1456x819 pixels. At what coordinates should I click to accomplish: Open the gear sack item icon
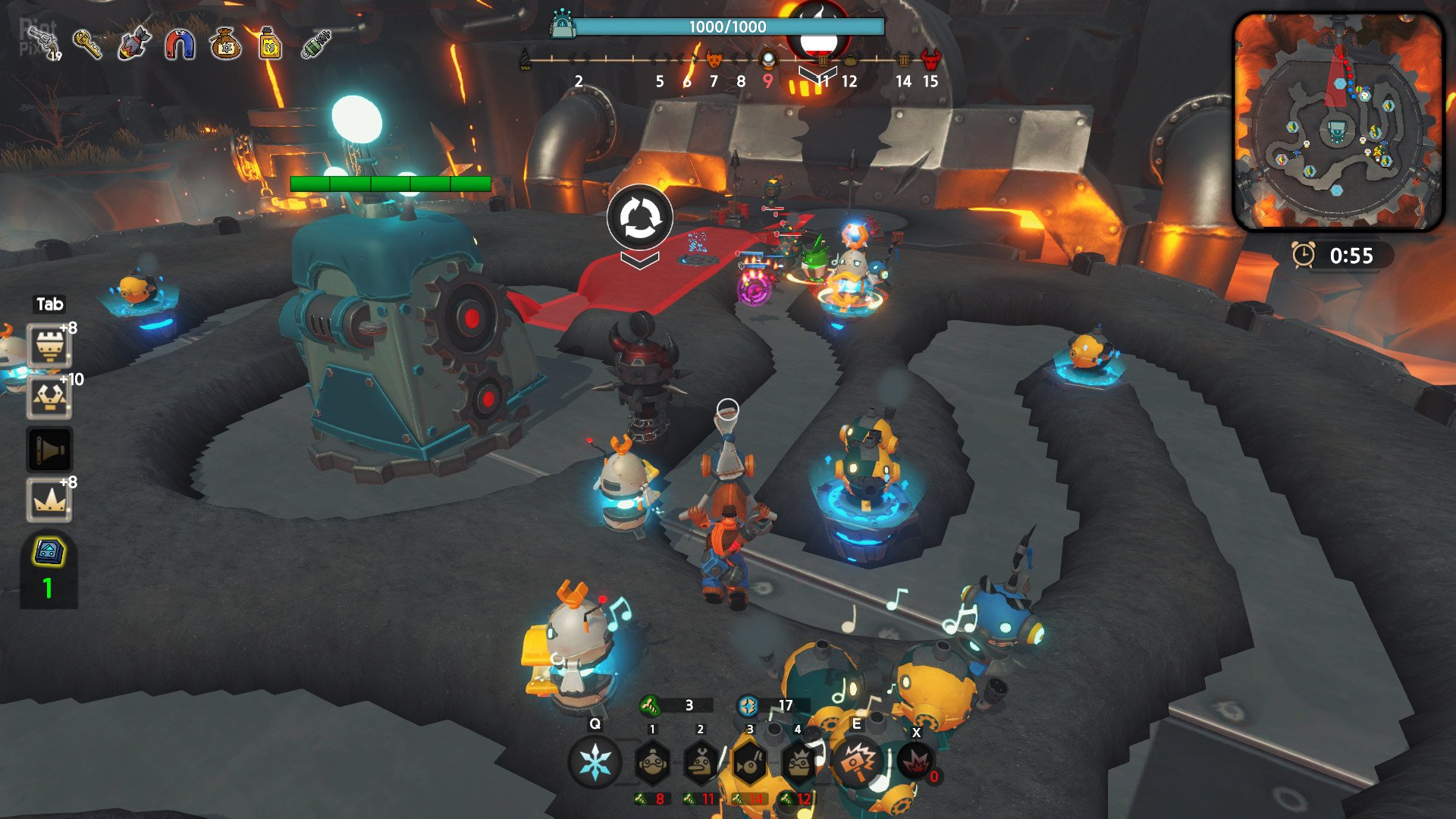[x=225, y=44]
